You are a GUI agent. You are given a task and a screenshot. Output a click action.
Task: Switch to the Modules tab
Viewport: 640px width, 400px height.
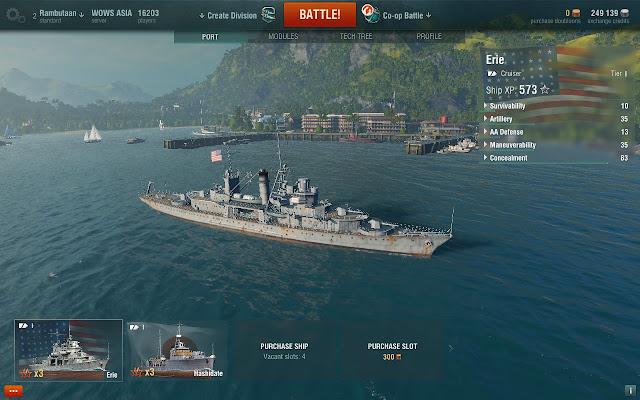point(283,36)
